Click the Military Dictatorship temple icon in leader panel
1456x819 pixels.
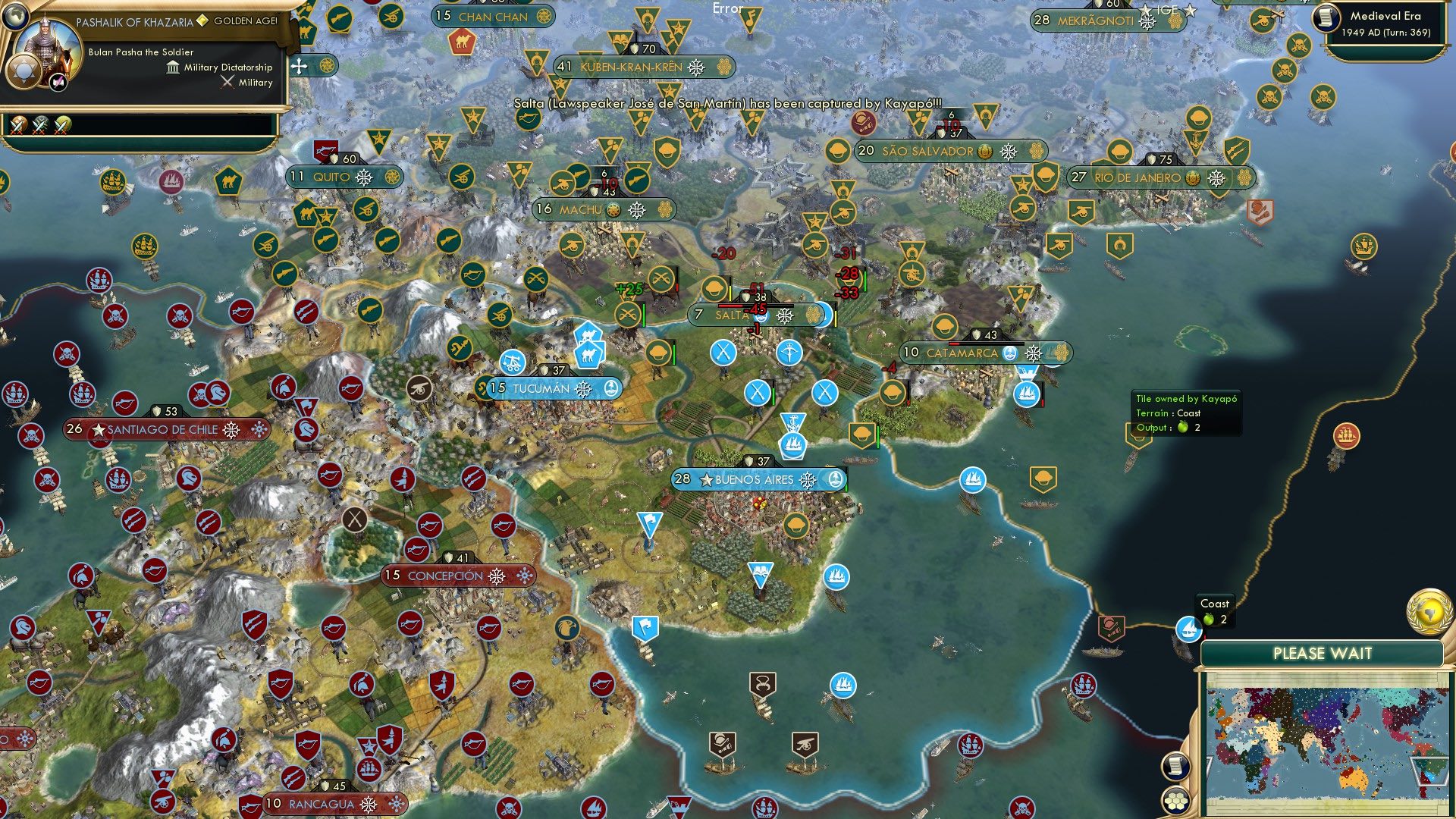[173, 68]
